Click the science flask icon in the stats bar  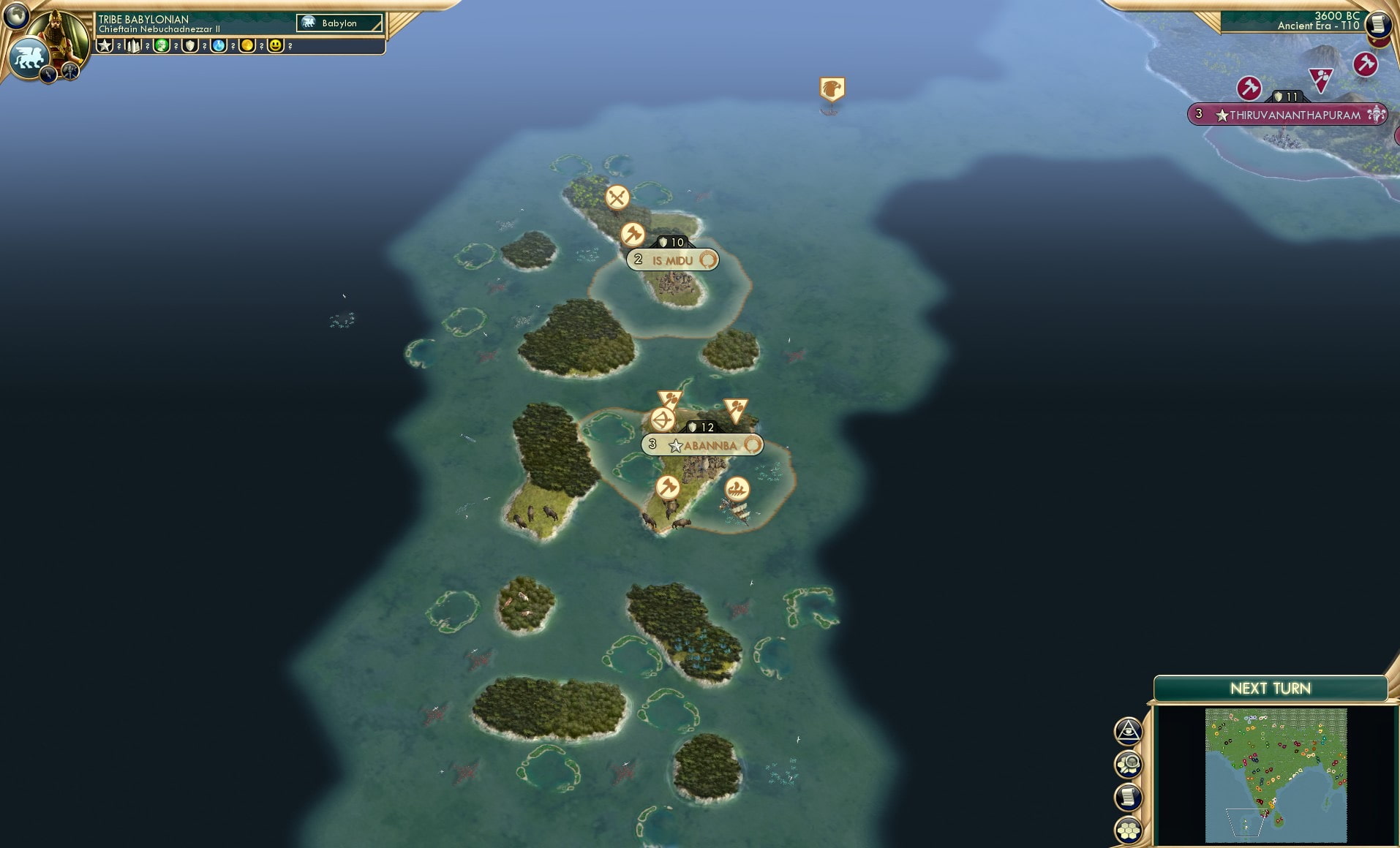tap(220, 45)
